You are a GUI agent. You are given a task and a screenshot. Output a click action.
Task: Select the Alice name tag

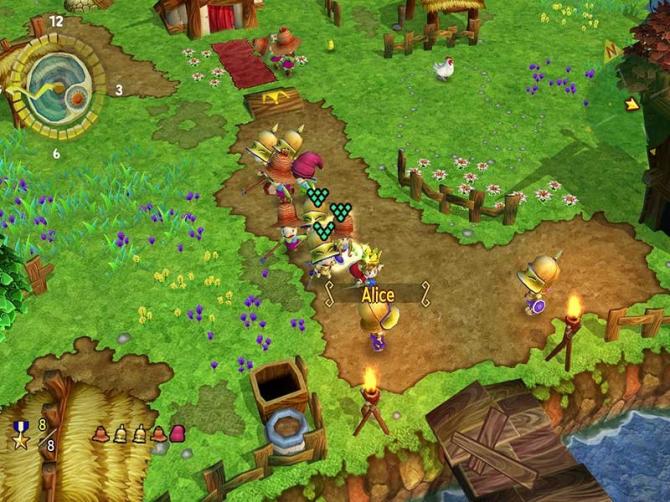377,295
